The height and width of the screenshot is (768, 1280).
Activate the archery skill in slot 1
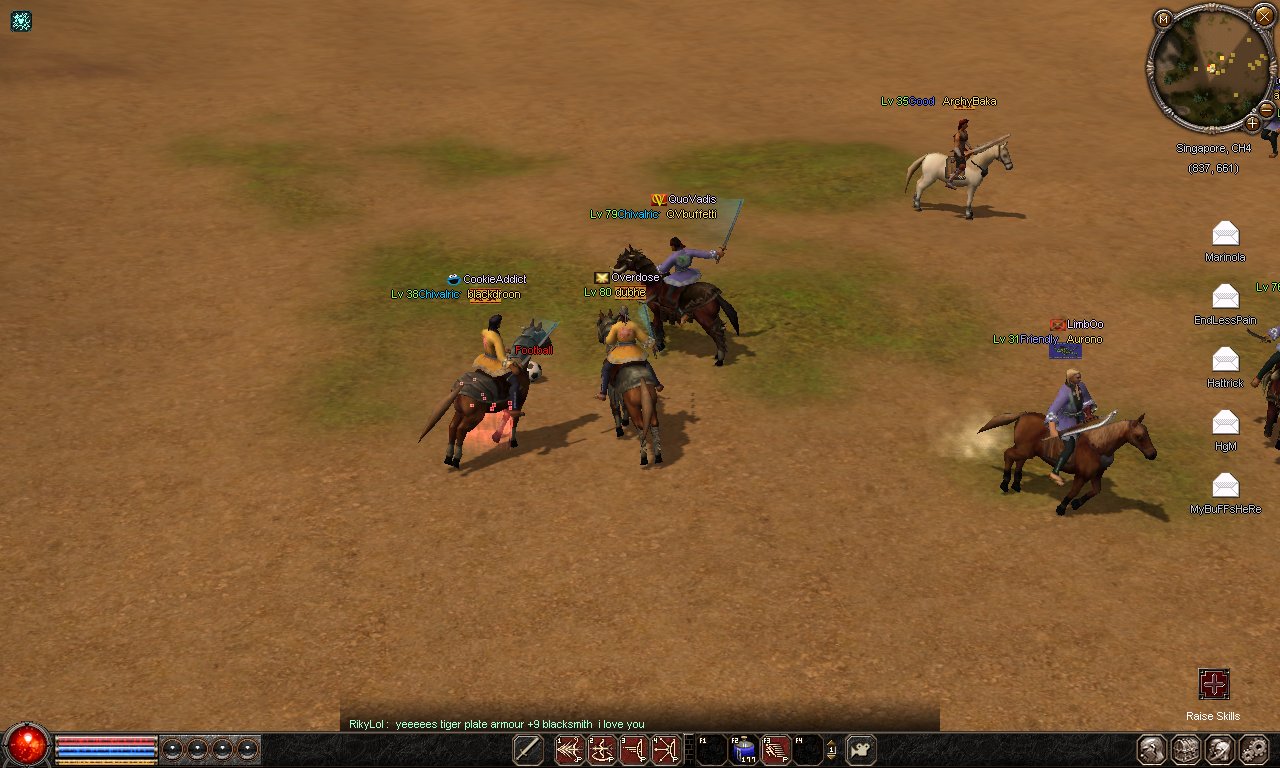570,750
